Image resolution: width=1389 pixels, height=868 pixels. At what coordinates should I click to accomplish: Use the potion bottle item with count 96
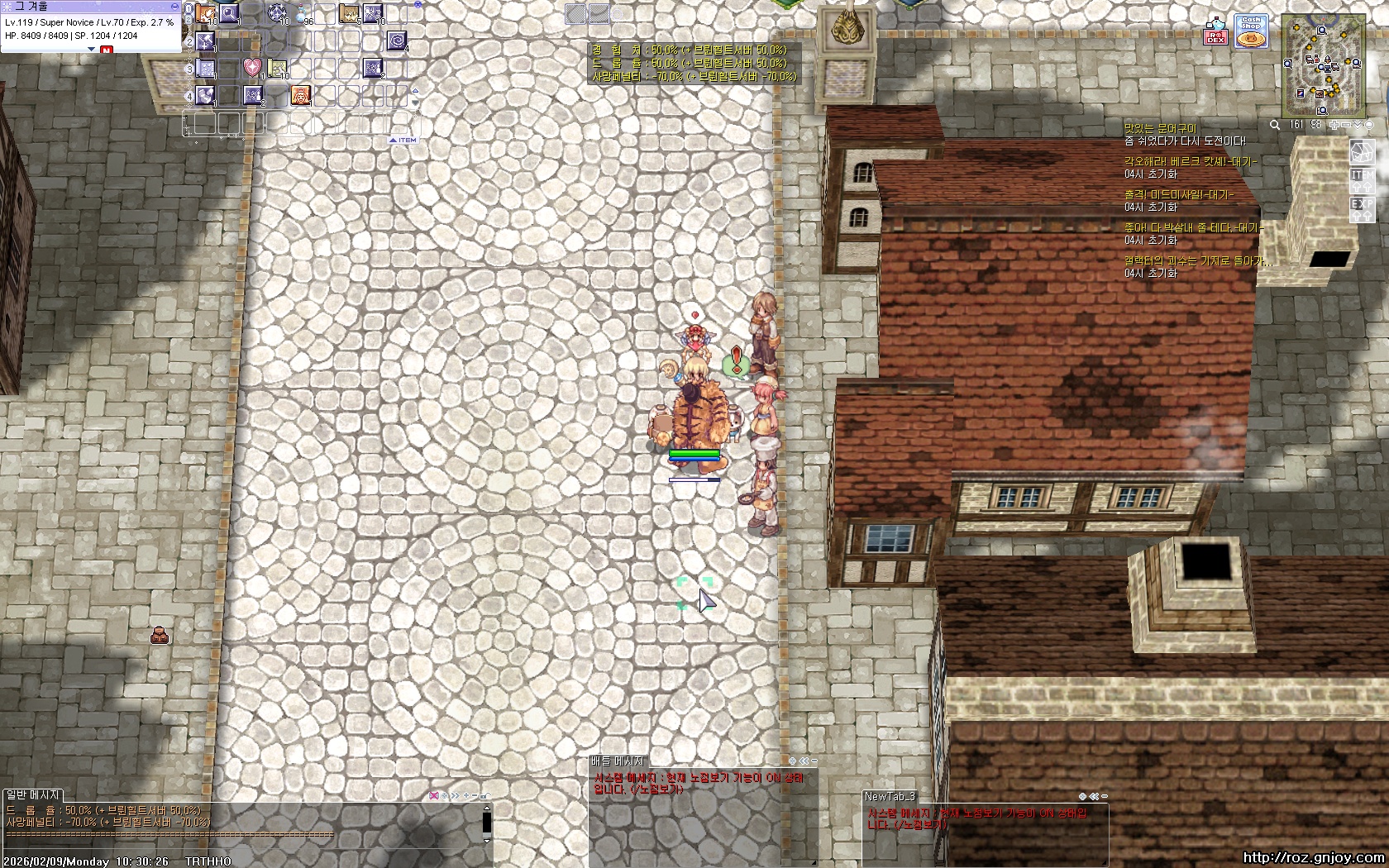pos(301,14)
